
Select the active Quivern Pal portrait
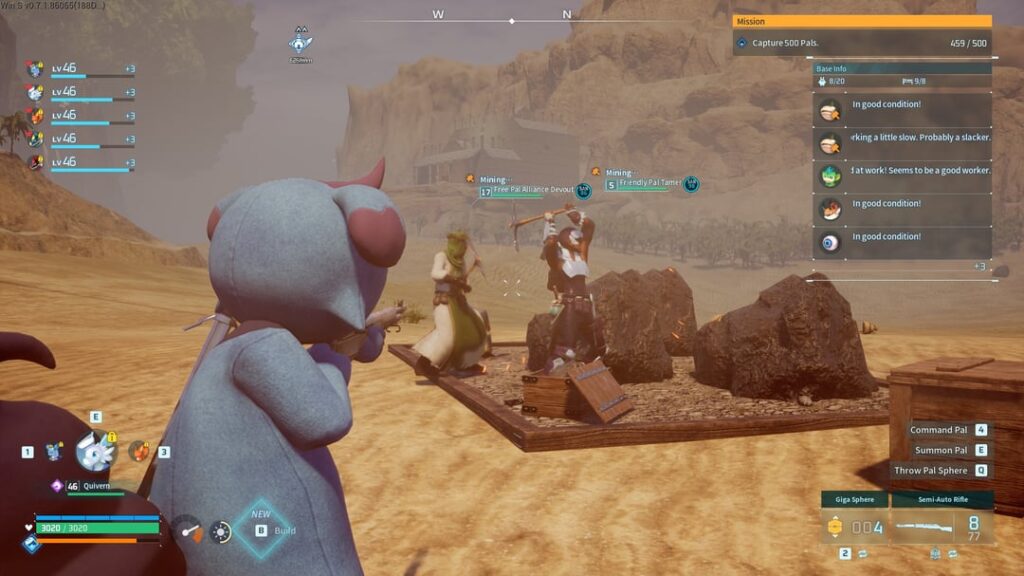pyautogui.click(x=96, y=451)
